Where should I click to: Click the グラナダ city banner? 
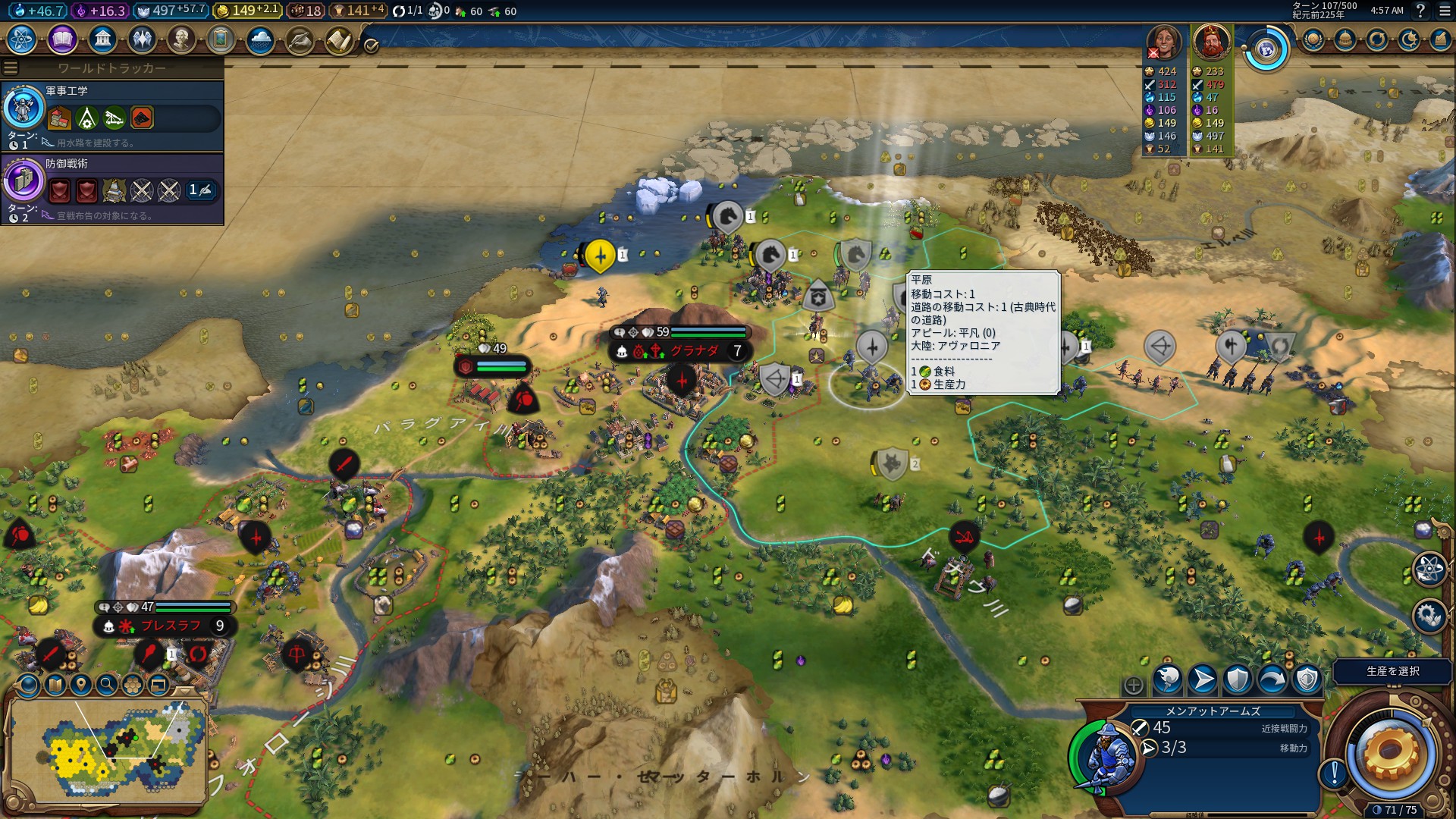(681, 350)
